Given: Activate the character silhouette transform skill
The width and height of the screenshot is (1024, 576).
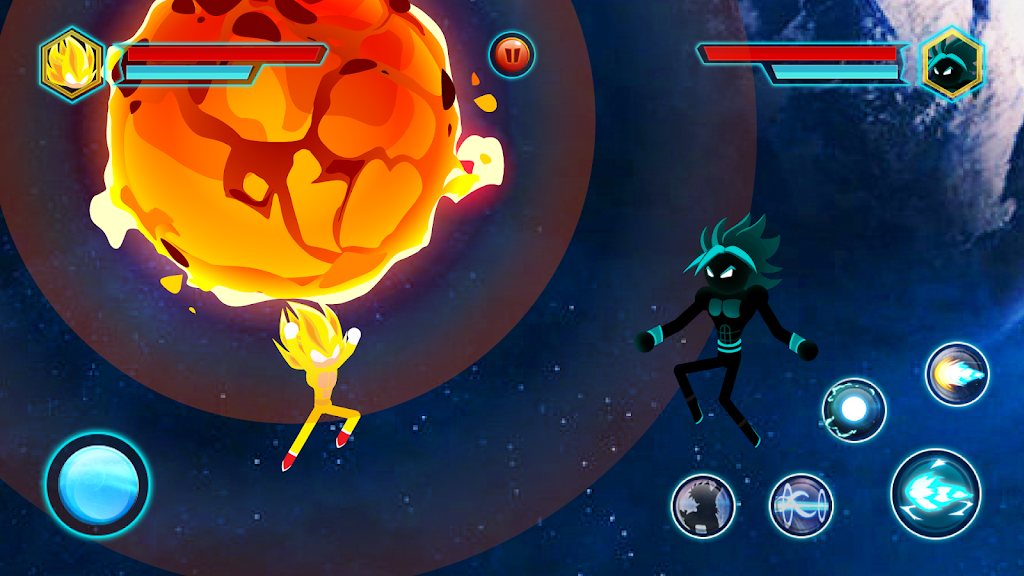Looking at the screenshot, I should (x=703, y=505).
